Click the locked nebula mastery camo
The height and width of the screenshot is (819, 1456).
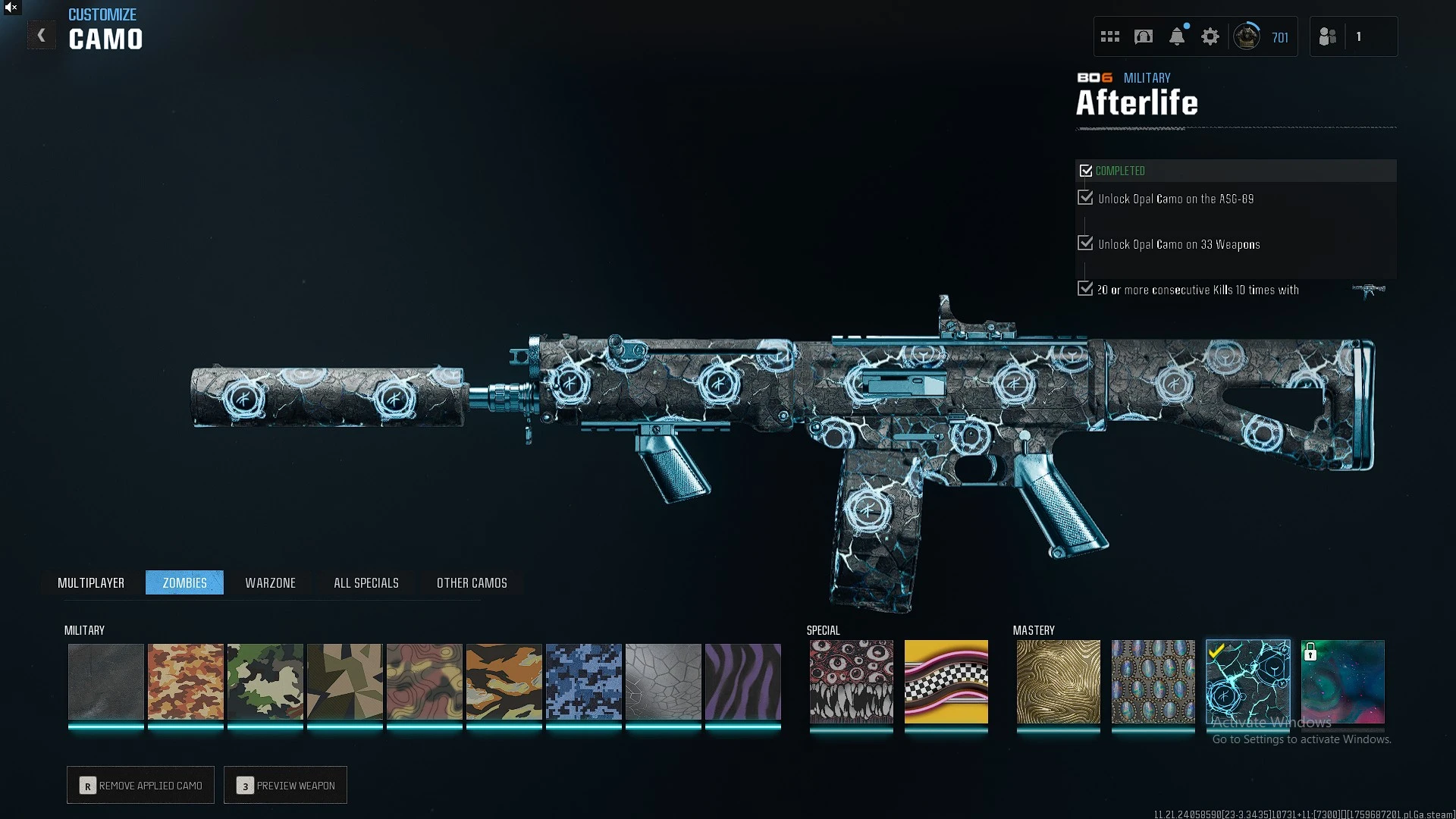[x=1343, y=681]
